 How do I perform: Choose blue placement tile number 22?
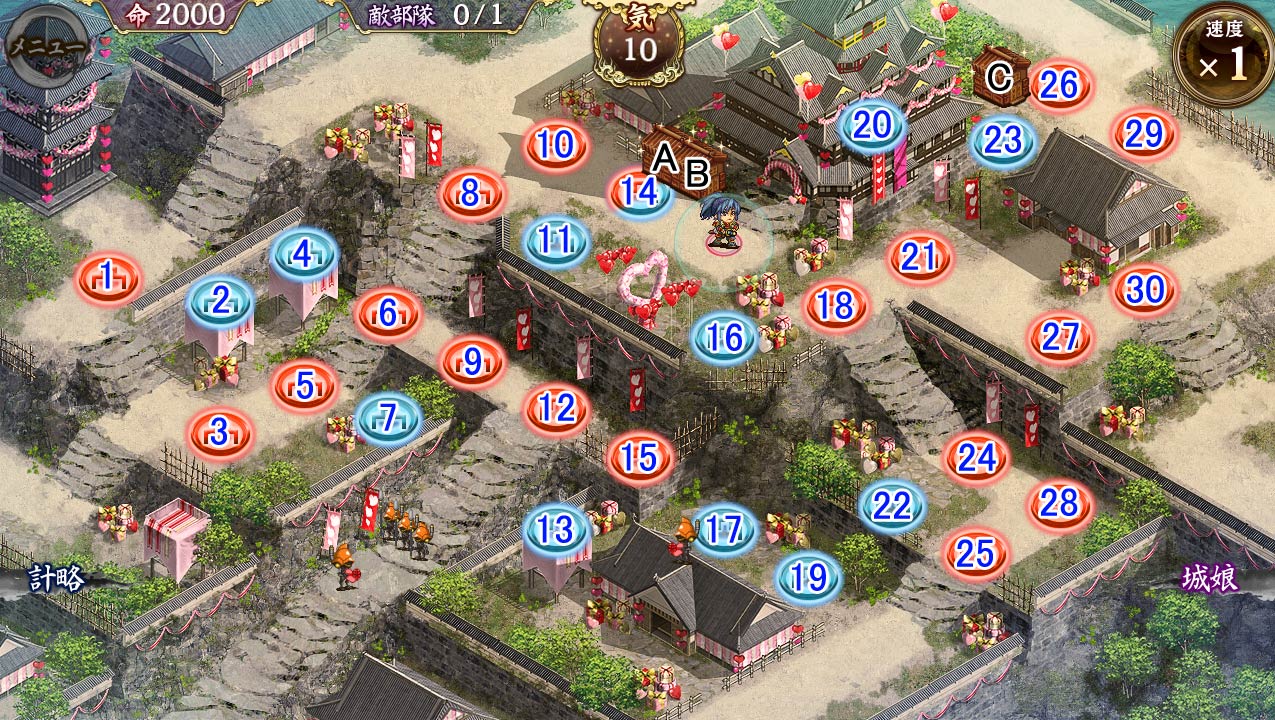(x=892, y=506)
